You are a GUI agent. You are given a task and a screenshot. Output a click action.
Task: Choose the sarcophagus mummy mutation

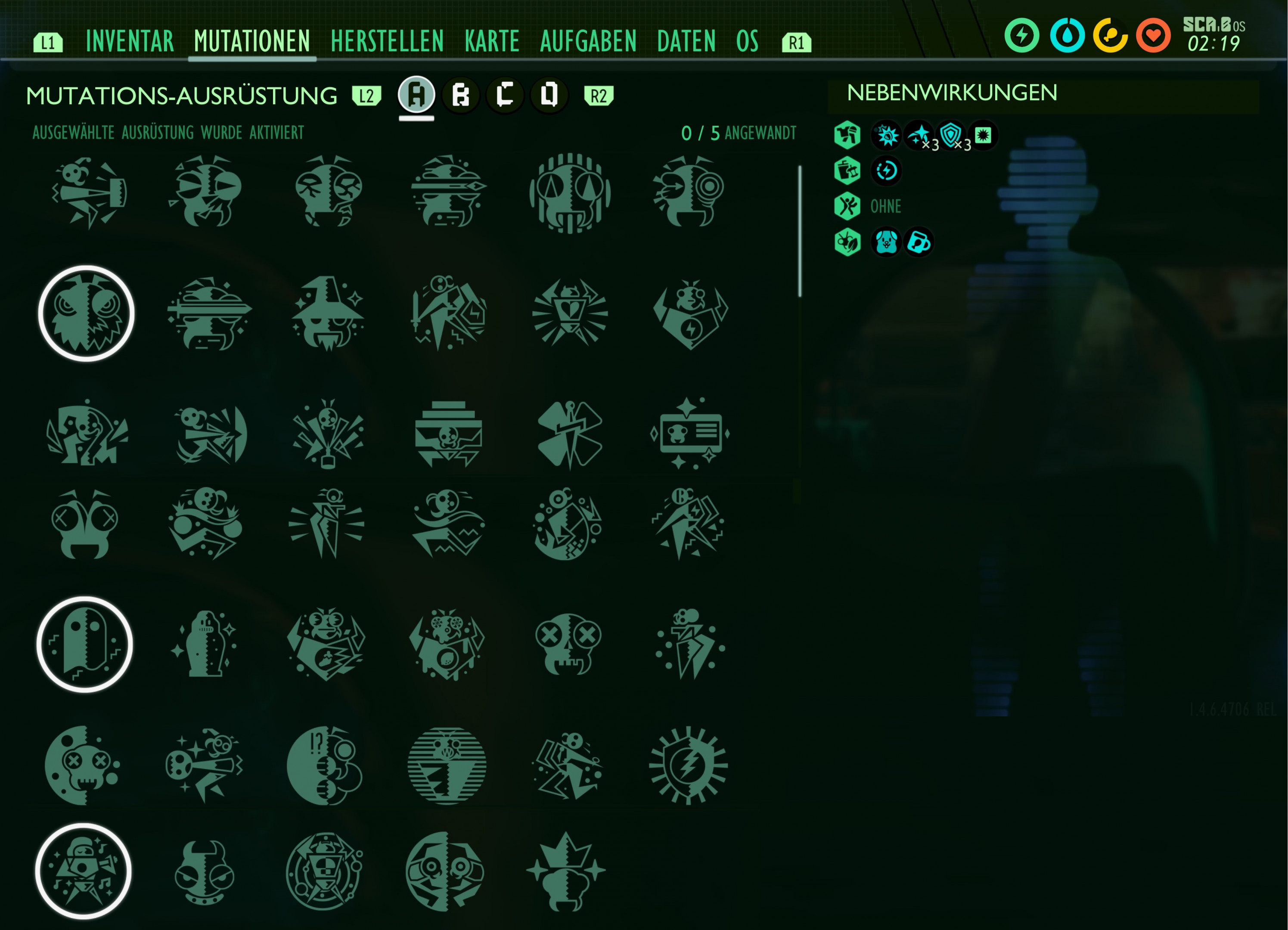pyautogui.click(x=205, y=644)
